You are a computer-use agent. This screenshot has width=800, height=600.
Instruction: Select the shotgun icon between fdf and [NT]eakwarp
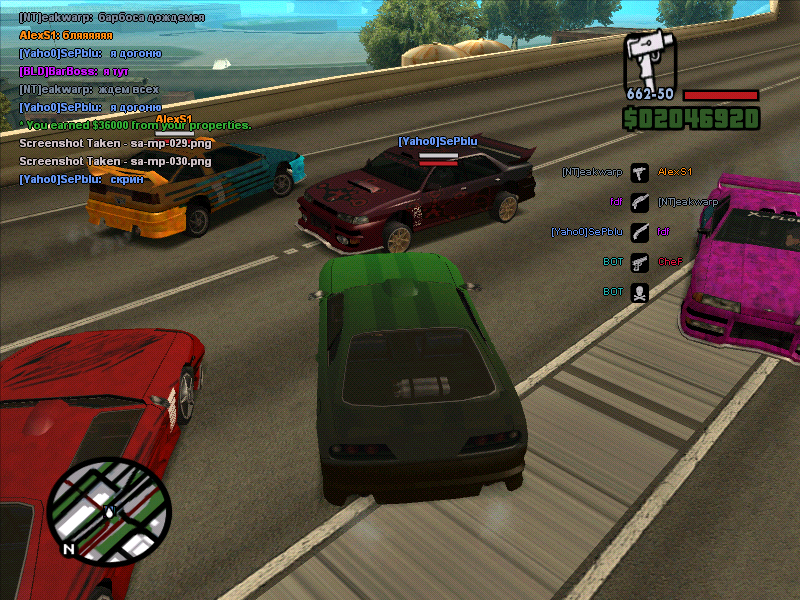(640, 202)
